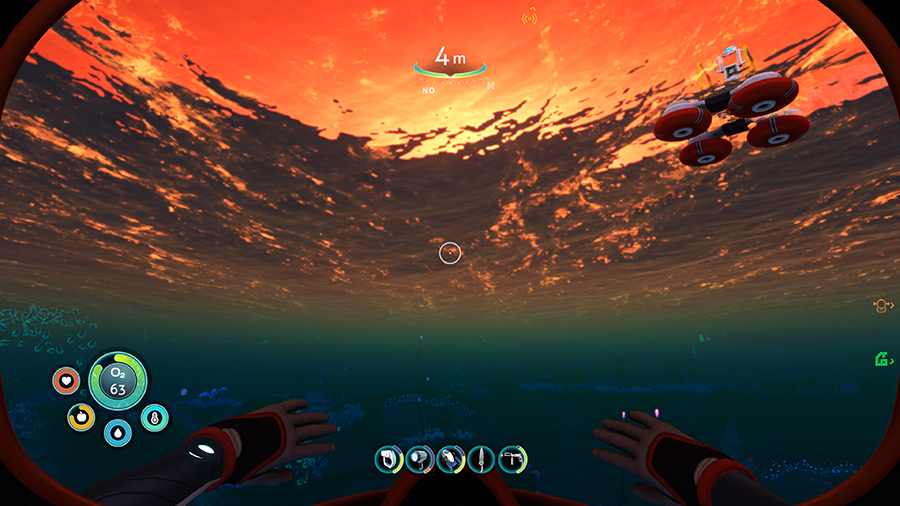
Task: Click the orange signal ping icon
Action: pyautogui.click(x=530, y=17)
